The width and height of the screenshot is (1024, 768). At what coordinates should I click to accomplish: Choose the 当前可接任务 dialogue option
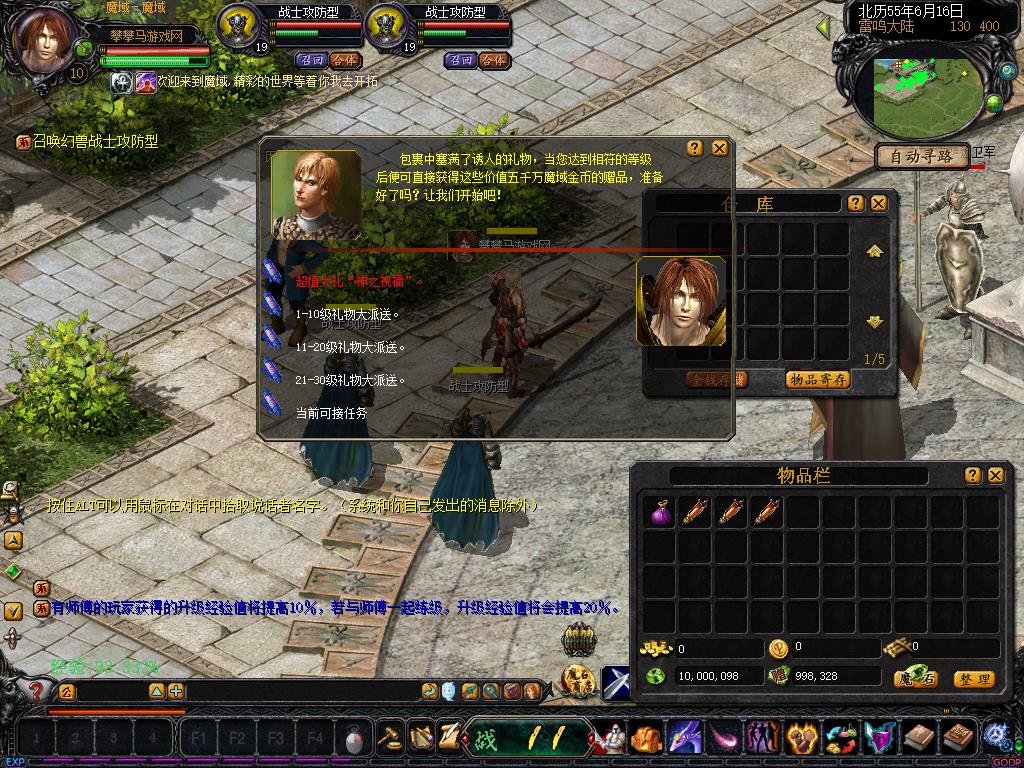[331, 412]
